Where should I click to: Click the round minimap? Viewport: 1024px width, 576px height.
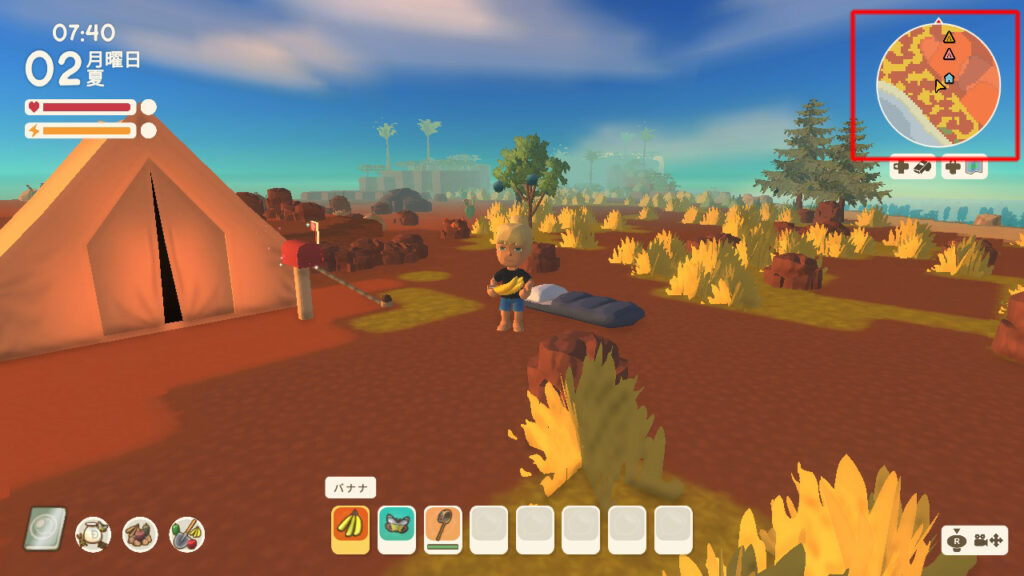coord(937,85)
